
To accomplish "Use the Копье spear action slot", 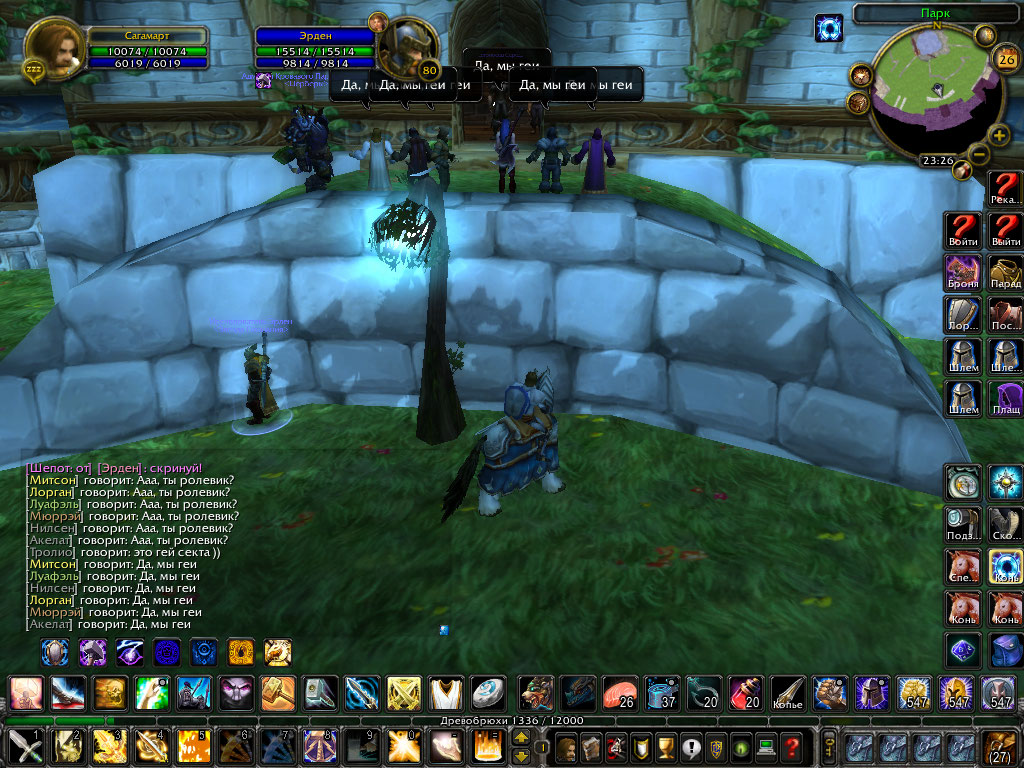I will tap(788, 692).
